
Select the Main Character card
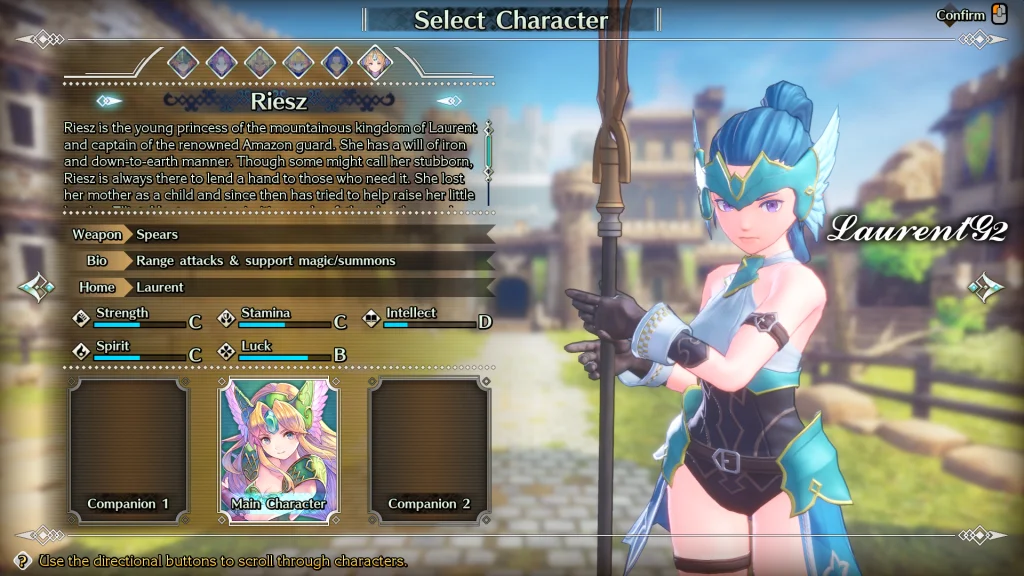[x=279, y=450]
